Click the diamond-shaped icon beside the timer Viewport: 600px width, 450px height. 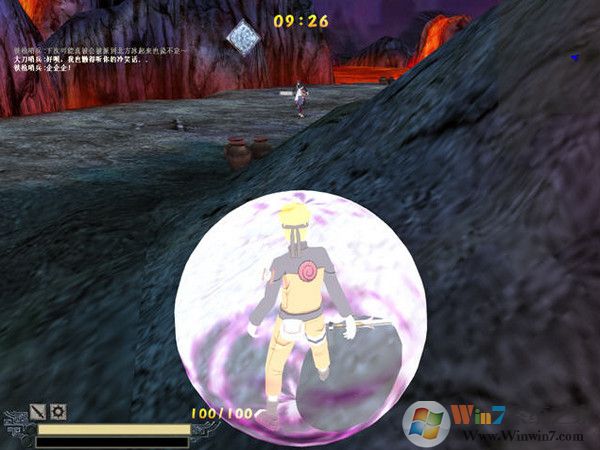242,37
